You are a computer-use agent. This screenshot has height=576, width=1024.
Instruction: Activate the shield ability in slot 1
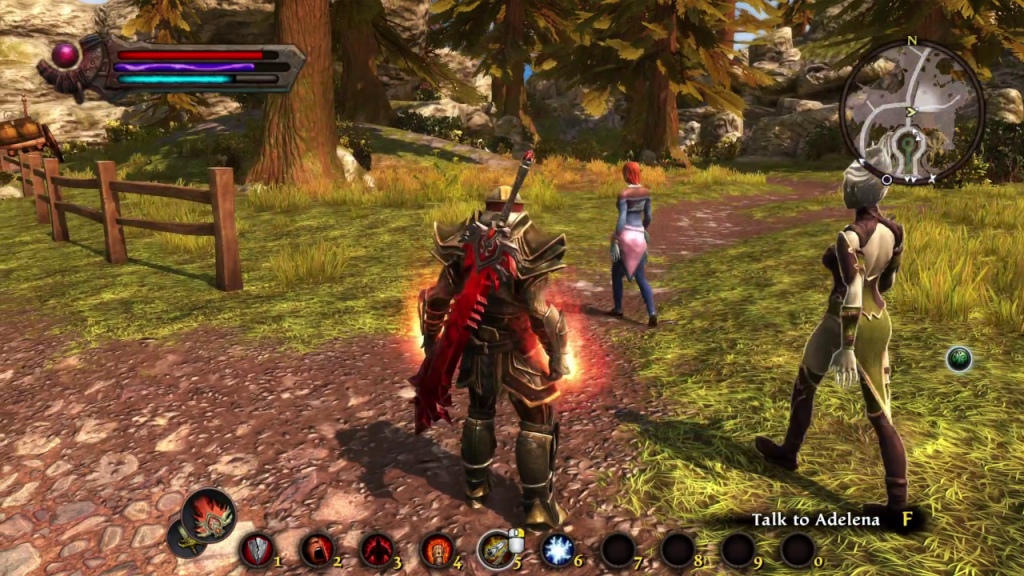(256, 549)
